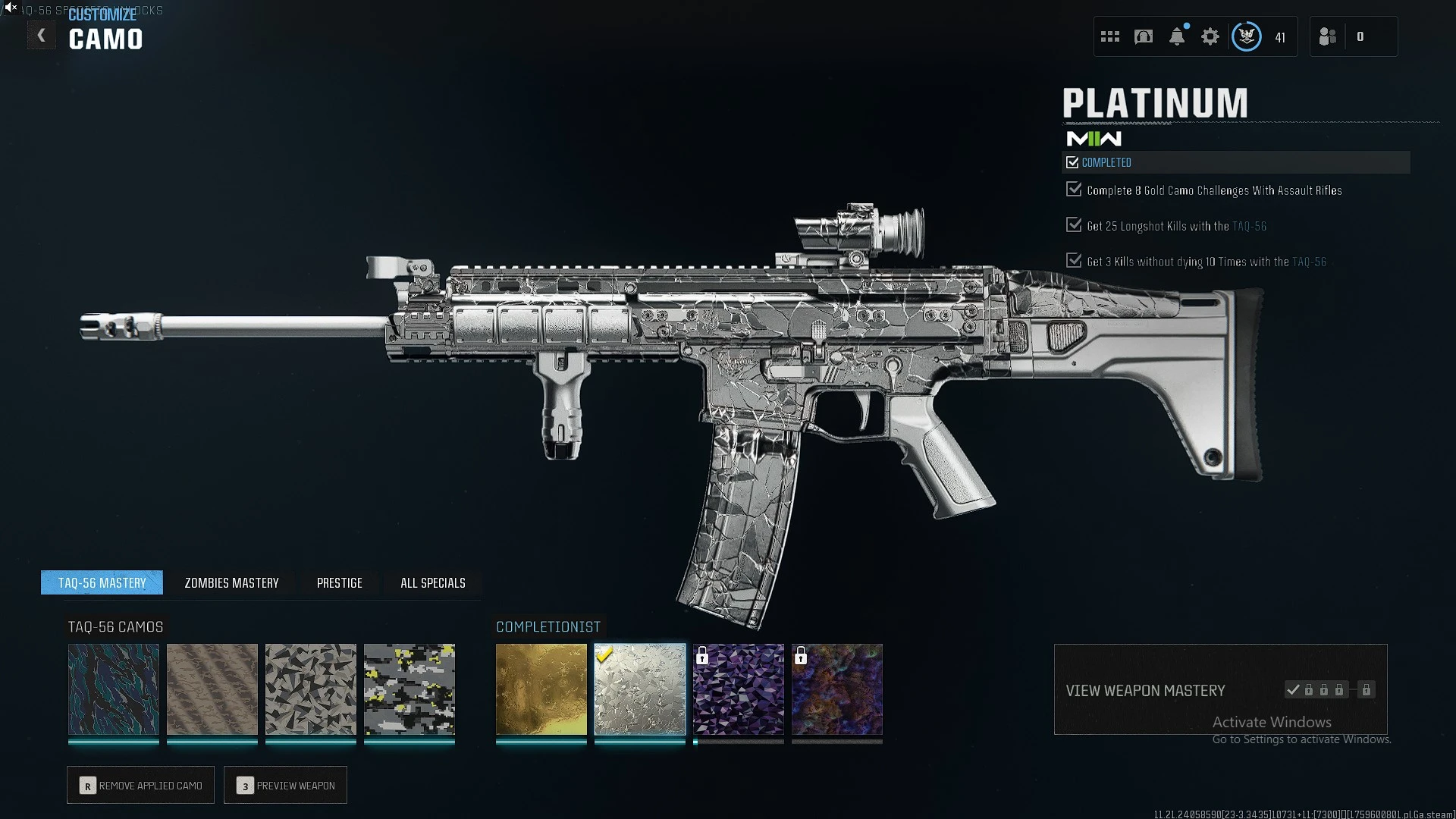1456x819 pixels.
Task: Select the locked purple Polyatomic camo
Action: click(739, 689)
